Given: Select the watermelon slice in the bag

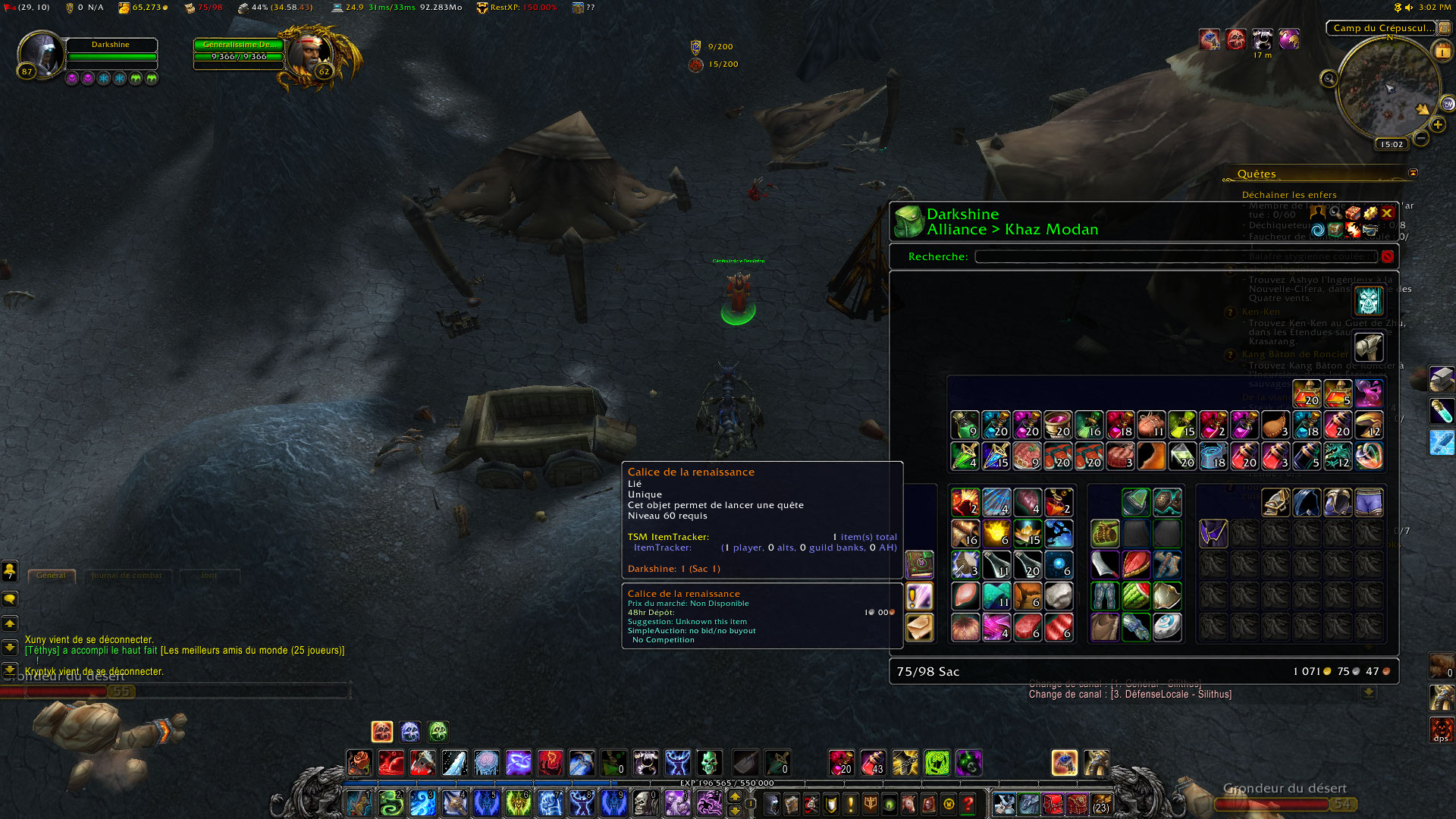Looking at the screenshot, I should (1136, 596).
